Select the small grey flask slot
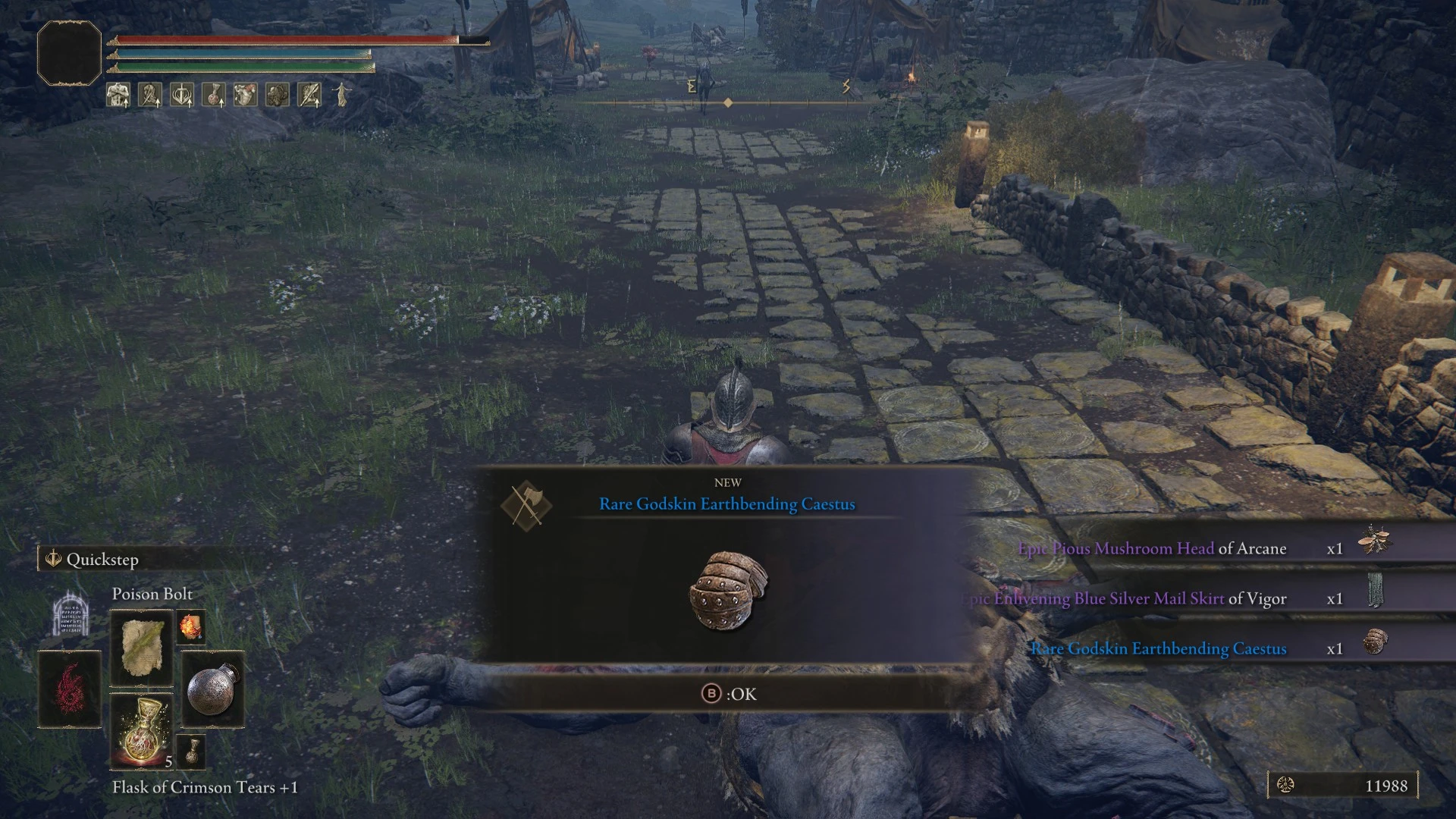This screenshot has height=819, width=1456. tap(190, 752)
